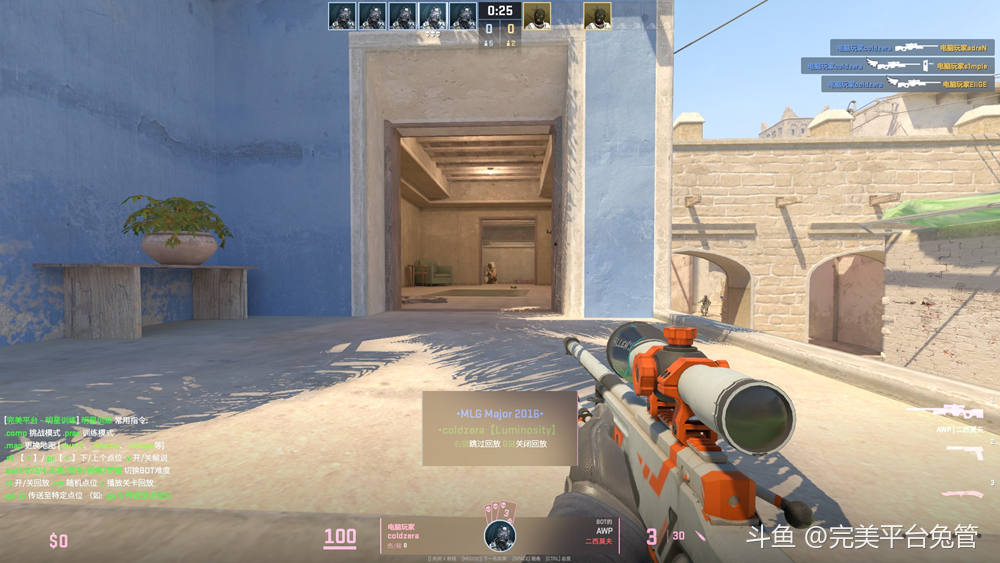Click coldzera's round avatar at the bottom

pyautogui.click(x=499, y=535)
